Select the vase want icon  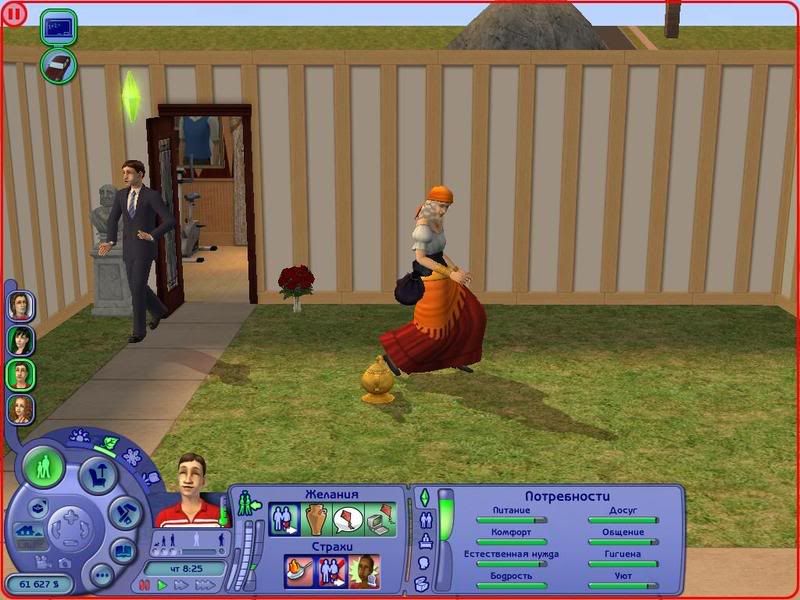pos(316,519)
